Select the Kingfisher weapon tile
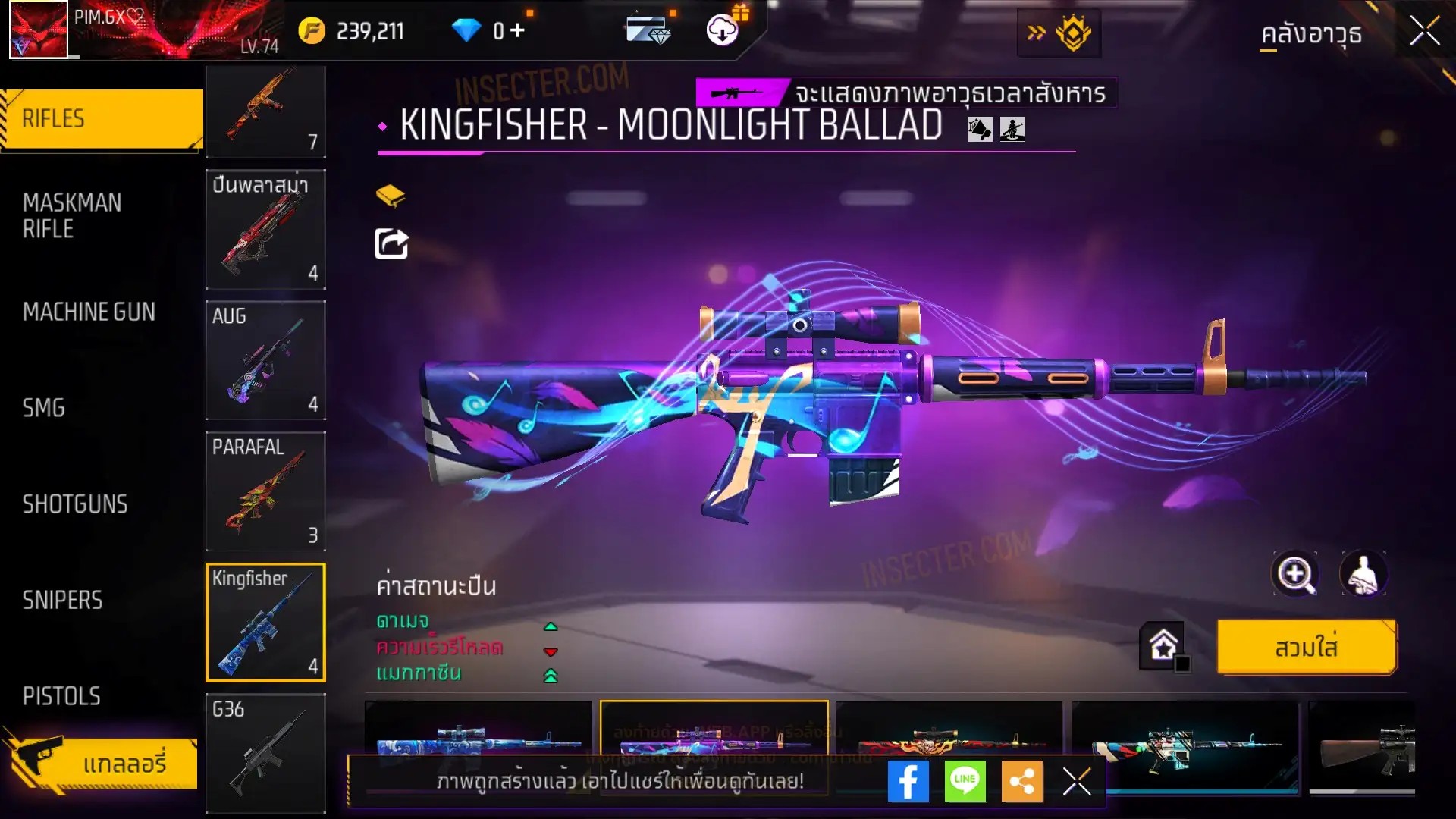 click(x=265, y=623)
